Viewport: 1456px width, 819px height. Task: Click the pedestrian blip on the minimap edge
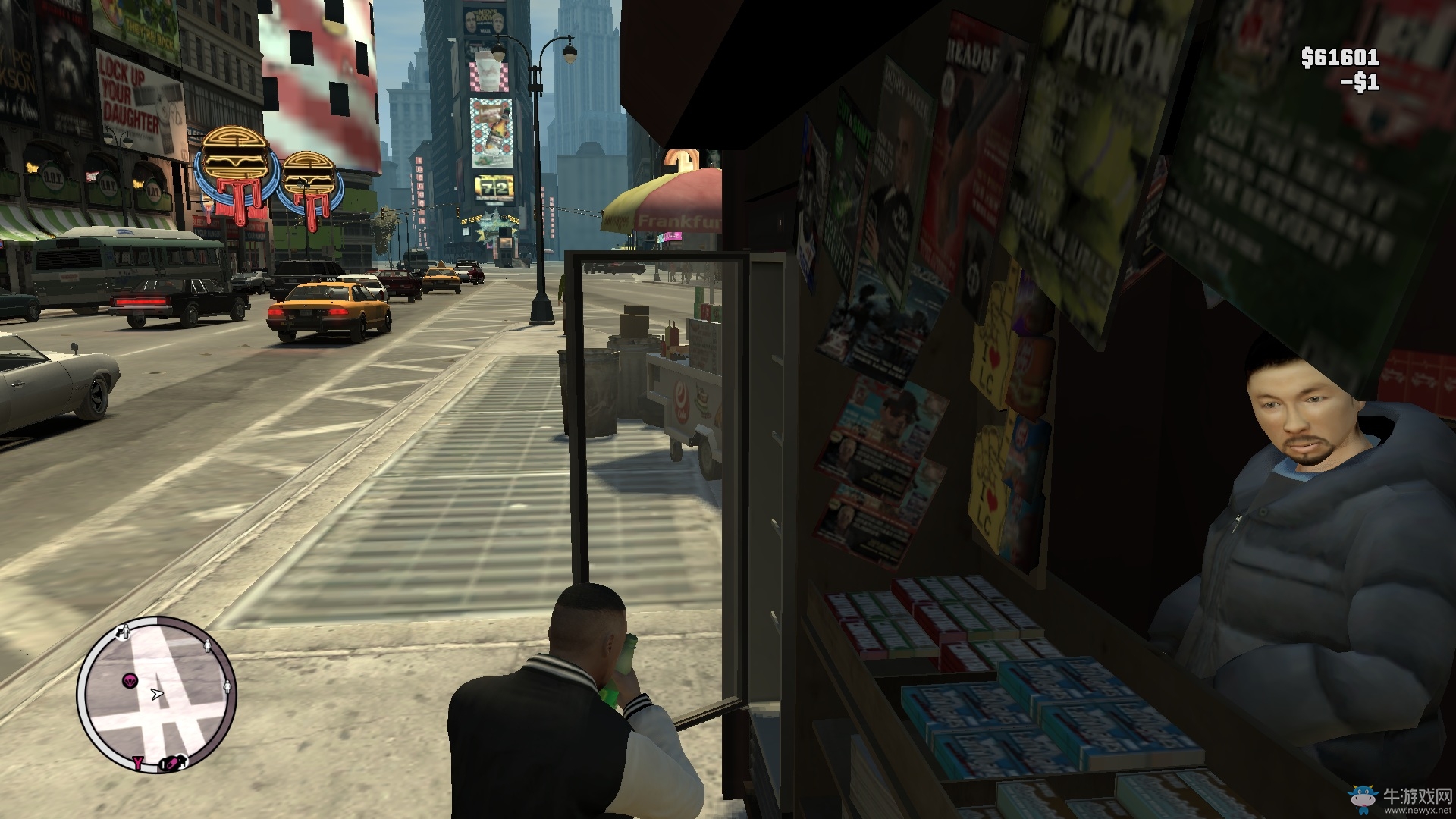pyautogui.click(x=208, y=646)
